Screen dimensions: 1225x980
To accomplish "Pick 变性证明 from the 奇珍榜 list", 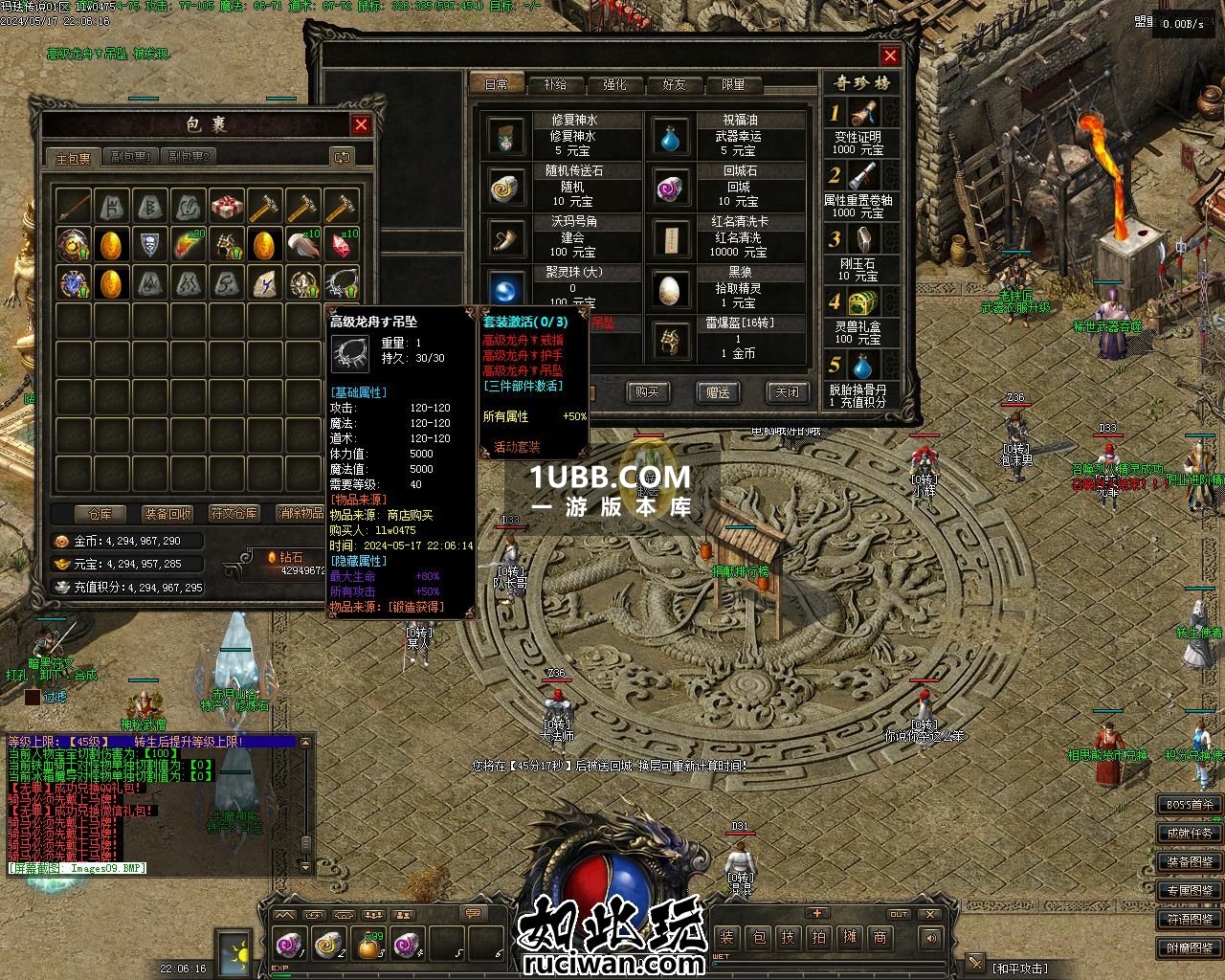I will (x=858, y=127).
